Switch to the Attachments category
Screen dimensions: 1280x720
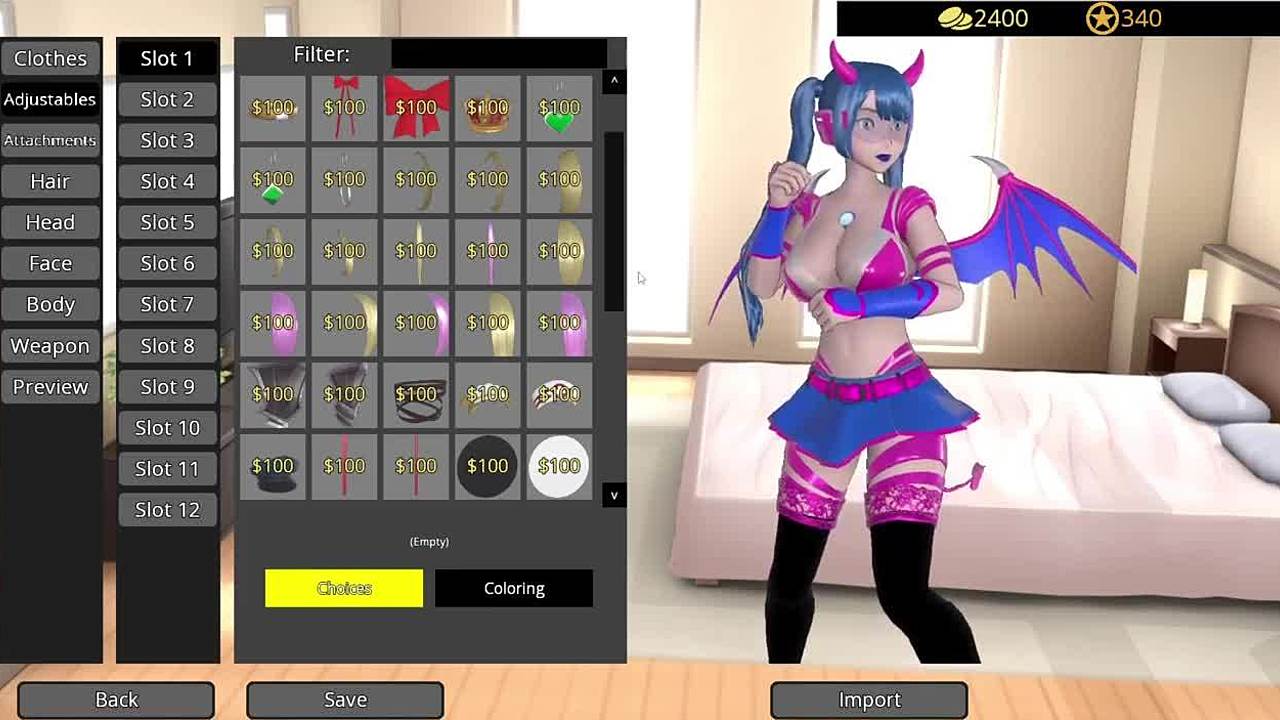(50, 140)
